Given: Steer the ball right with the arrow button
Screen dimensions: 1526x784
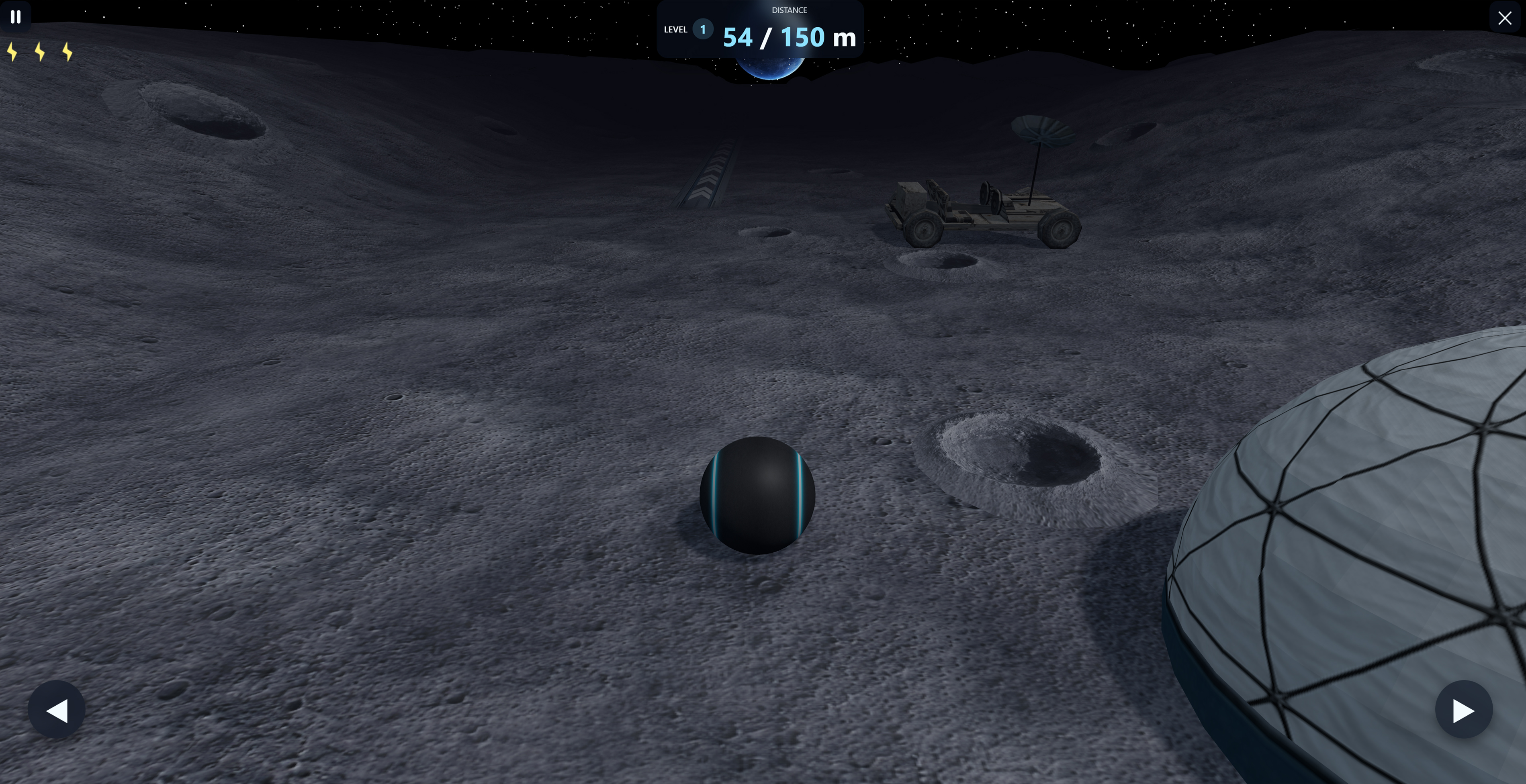Looking at the screenshot, I should tap(1463, 709).
